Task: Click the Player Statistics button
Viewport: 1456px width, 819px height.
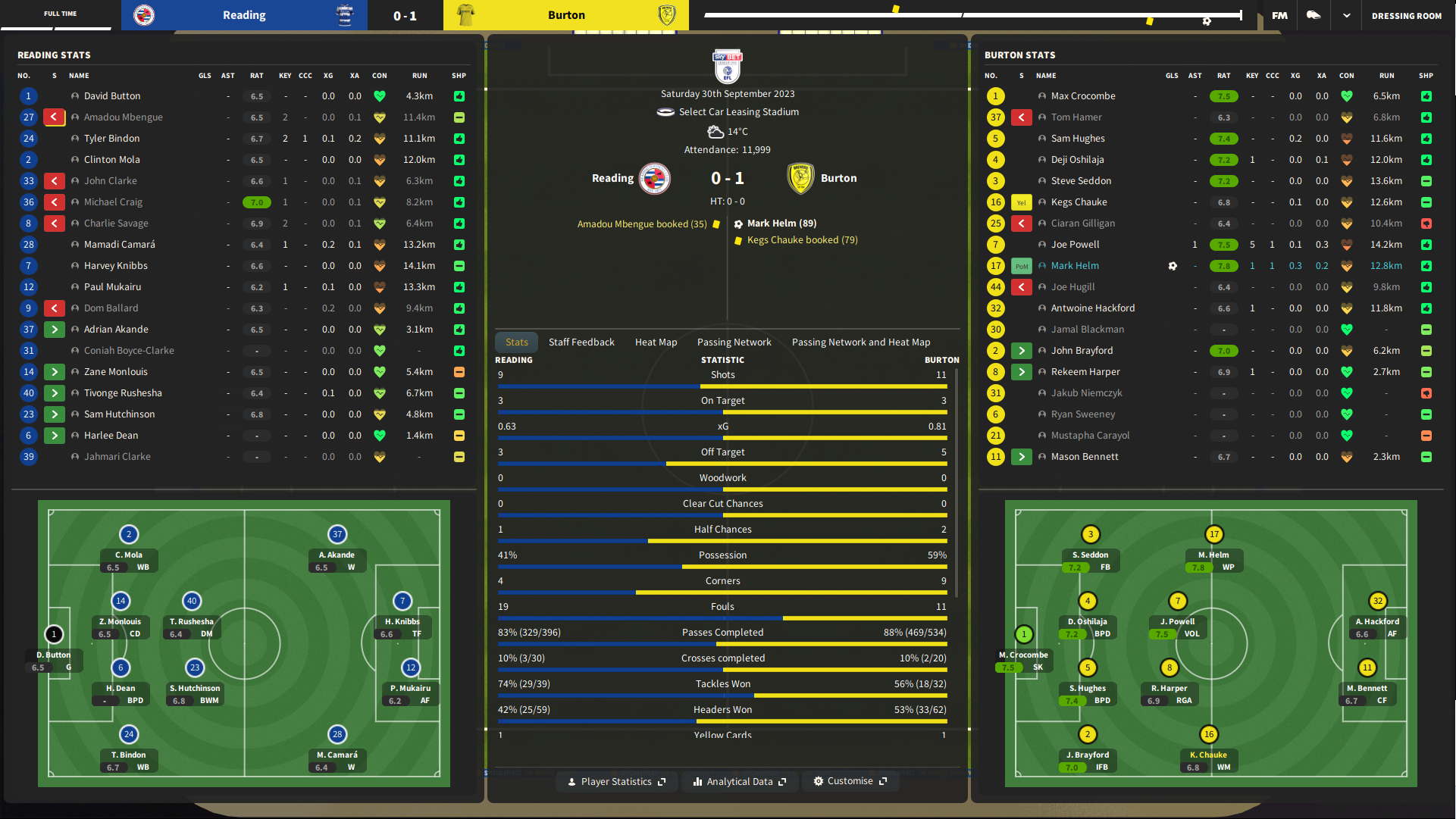Action: tap(616, 781)
